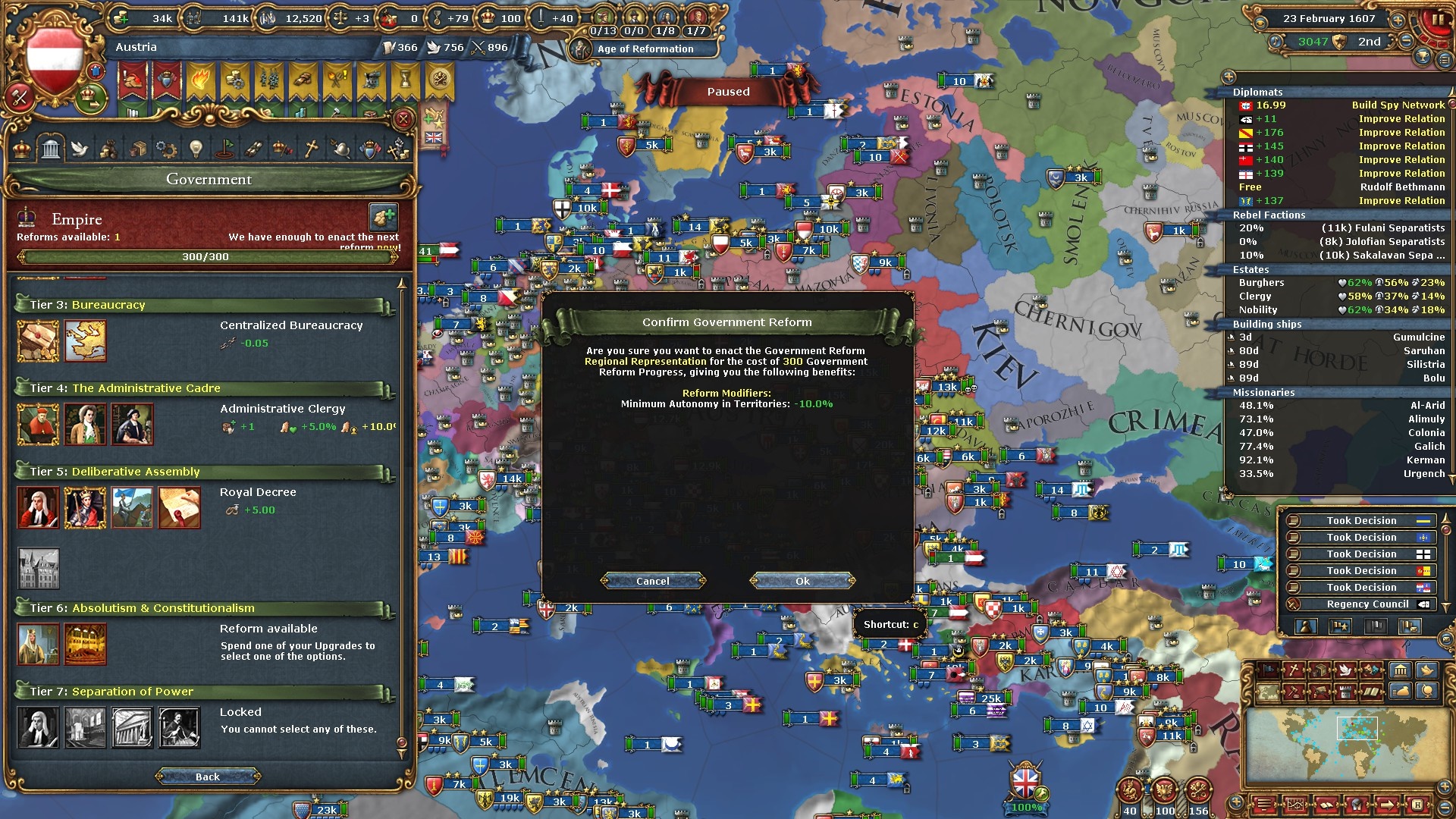
Task: Close the Government panel with the red X
Action: pos(403,119)
